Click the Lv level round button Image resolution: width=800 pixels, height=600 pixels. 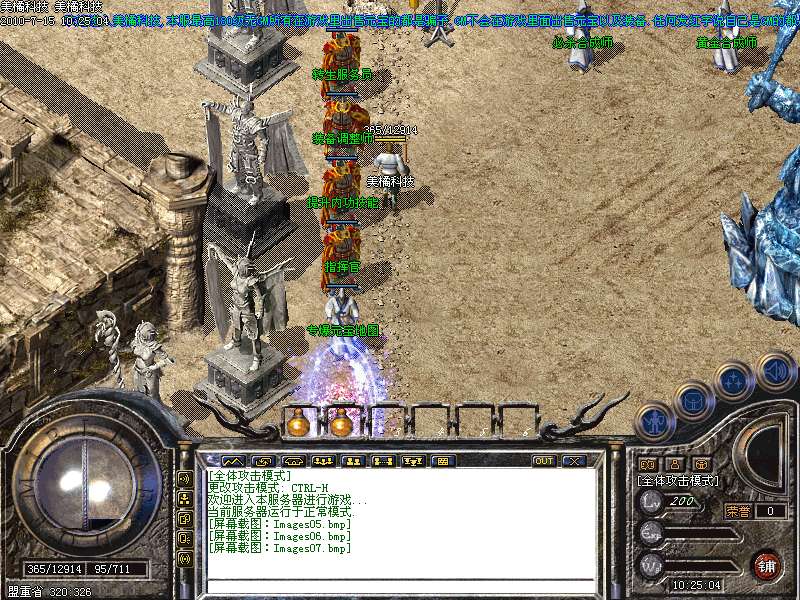[x=651, y=501]
